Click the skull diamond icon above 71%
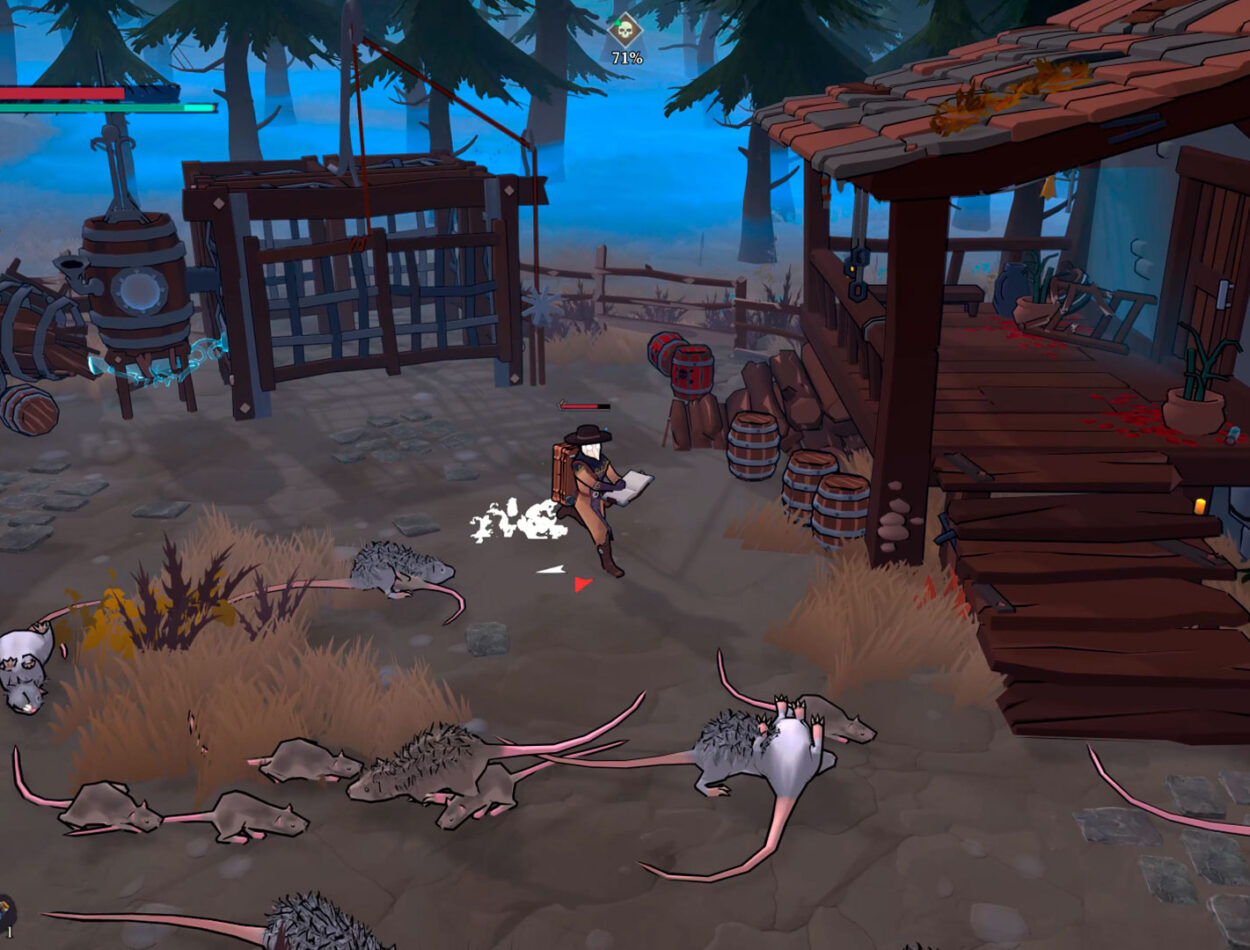Viewport: 1250px width, 950px height. 626,29
